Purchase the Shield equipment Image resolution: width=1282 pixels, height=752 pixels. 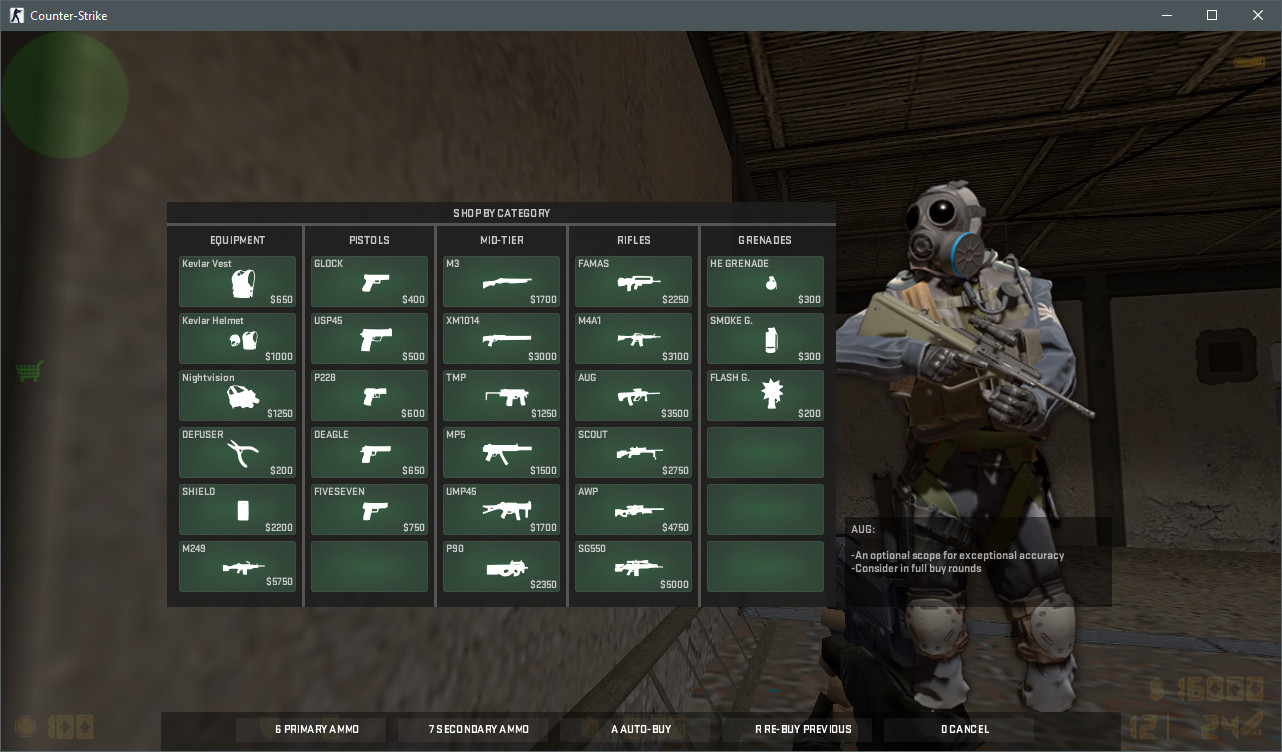[236, 509]
